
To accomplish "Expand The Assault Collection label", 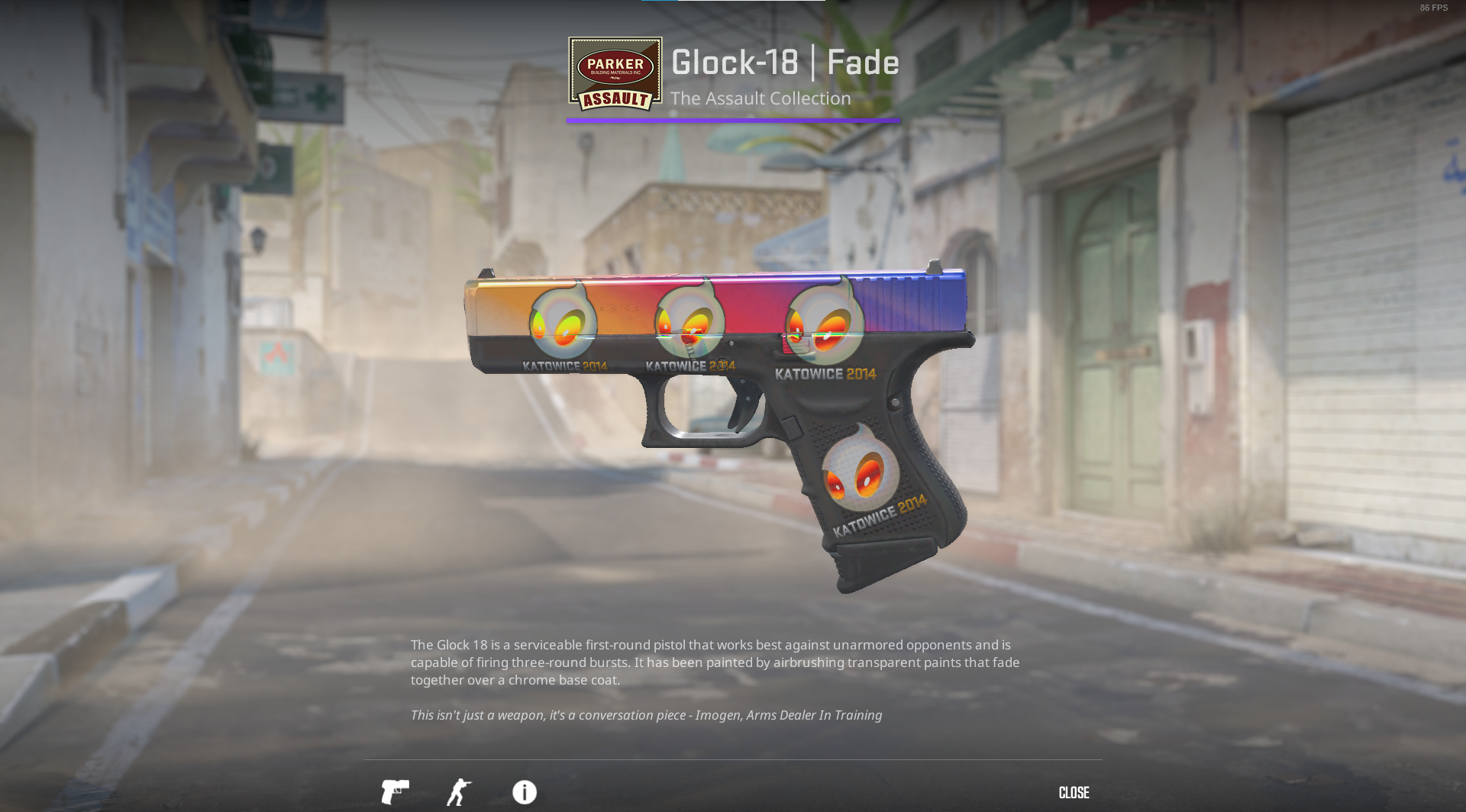I will (760, 98).
